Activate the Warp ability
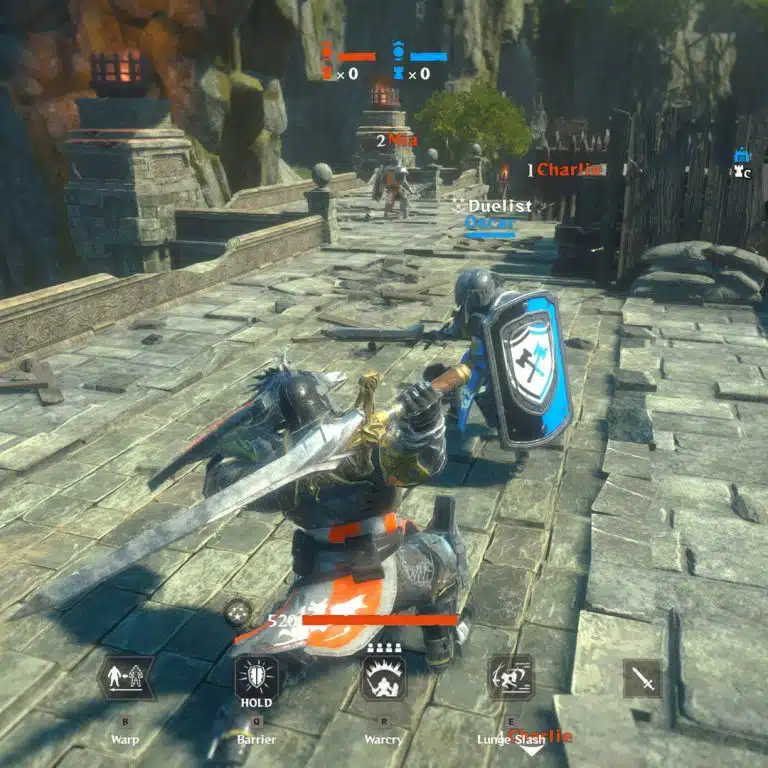 pos(125,679)
